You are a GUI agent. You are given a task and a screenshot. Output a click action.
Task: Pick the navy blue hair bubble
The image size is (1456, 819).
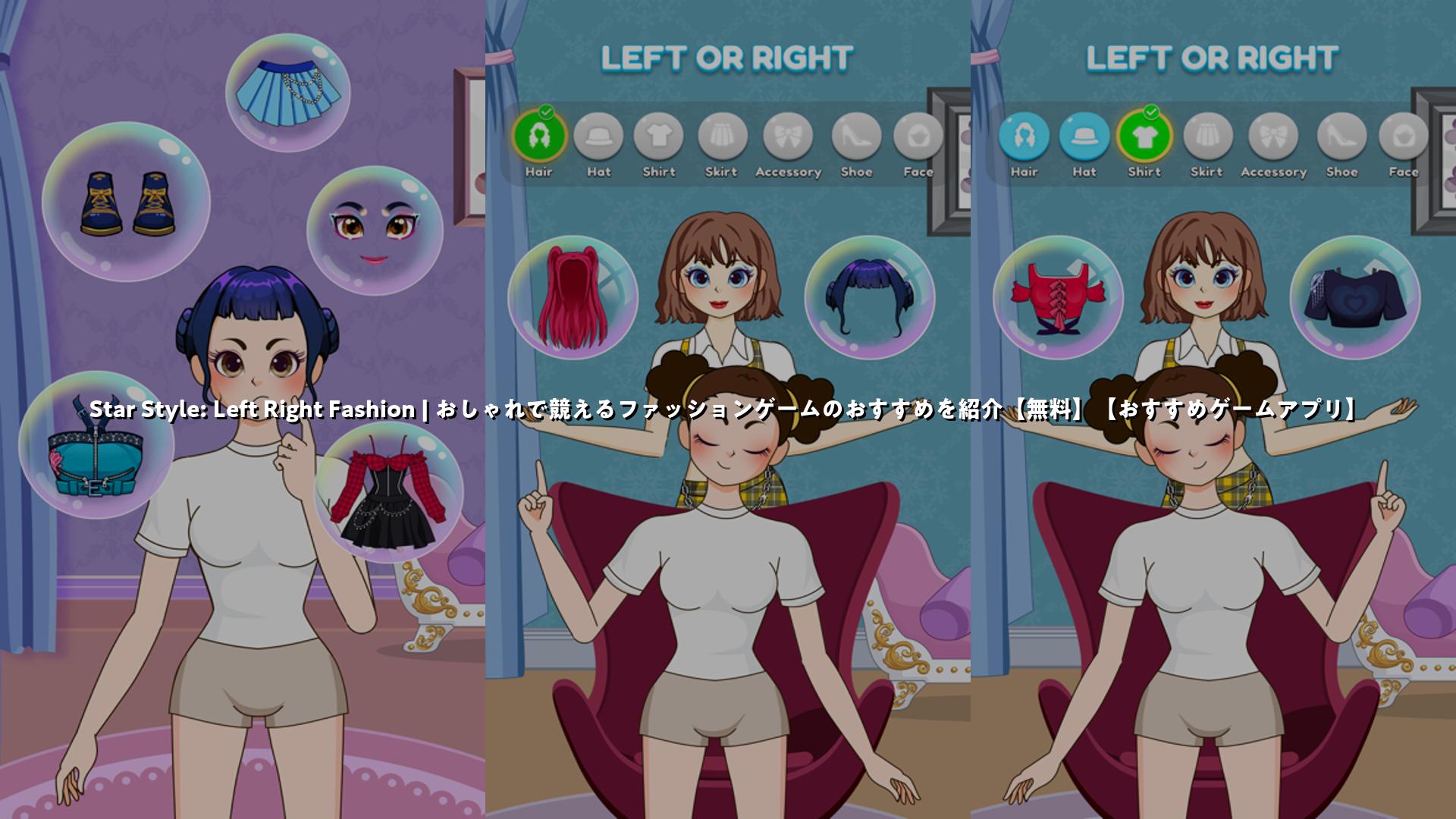(x=869, y=297)
